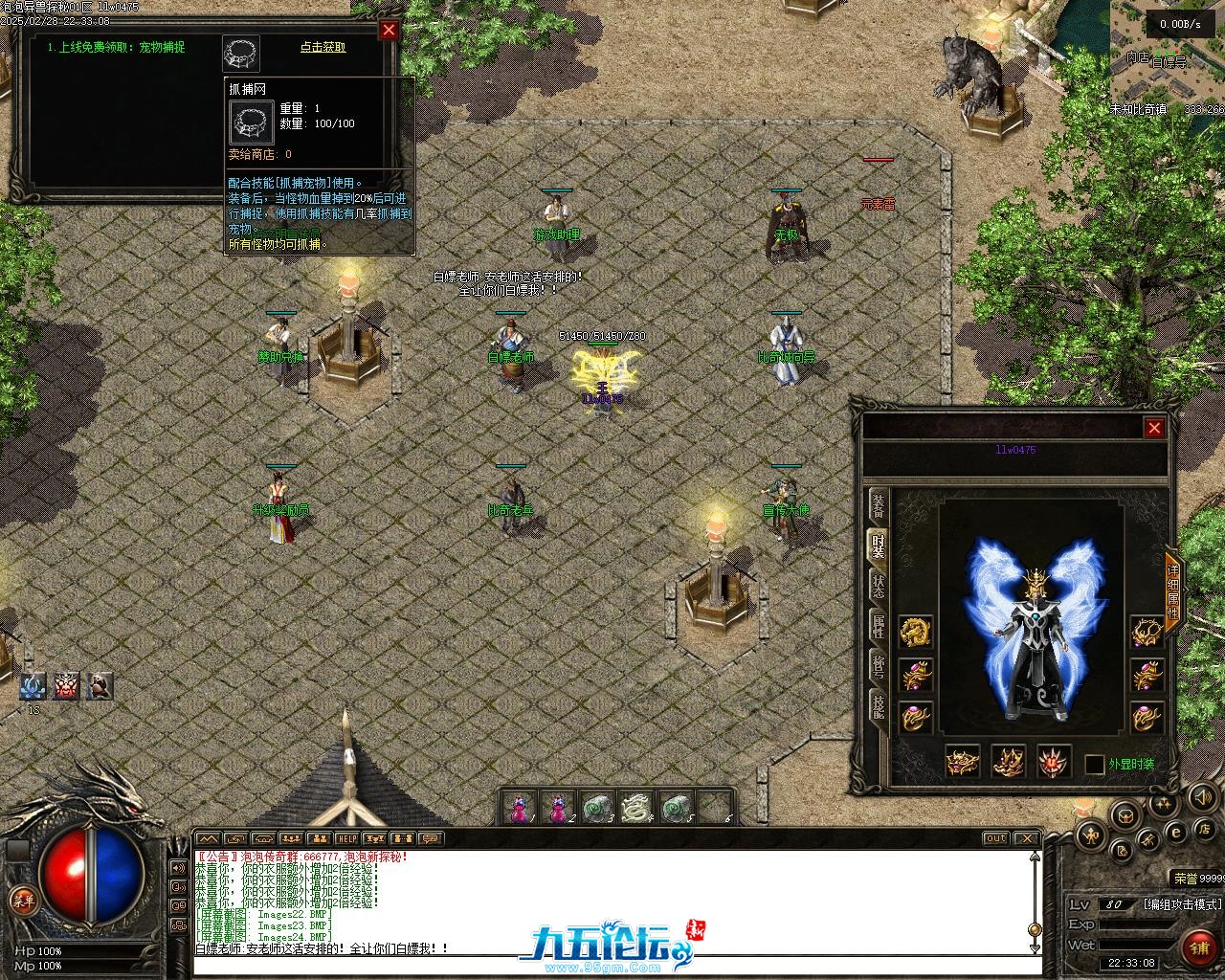This screenshot has width=1225, height=980.
Task: Select the 属性 attributes tab
Action: (878, 627)
